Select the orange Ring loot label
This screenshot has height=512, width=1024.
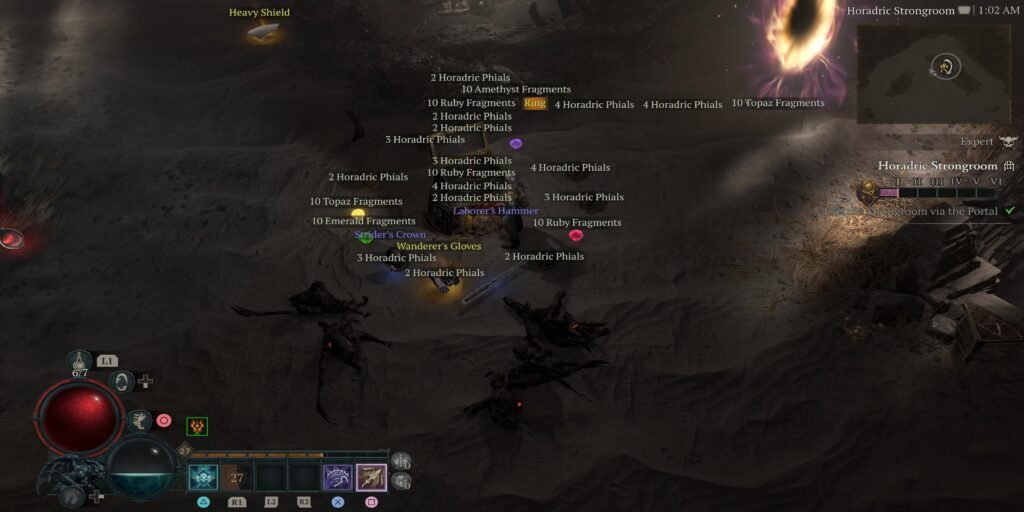point(535,104)
